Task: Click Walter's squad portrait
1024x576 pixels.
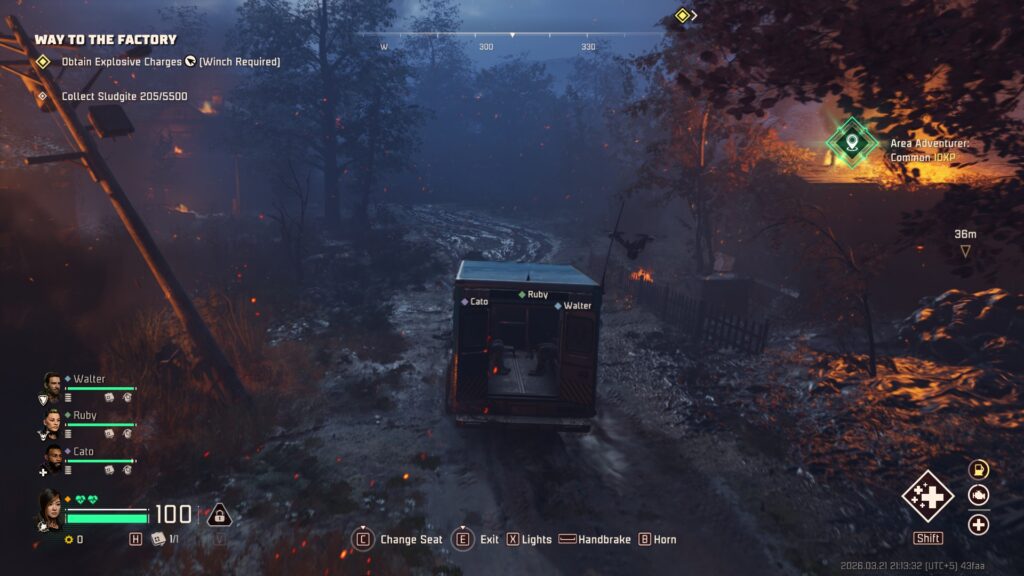Action: 52,385
